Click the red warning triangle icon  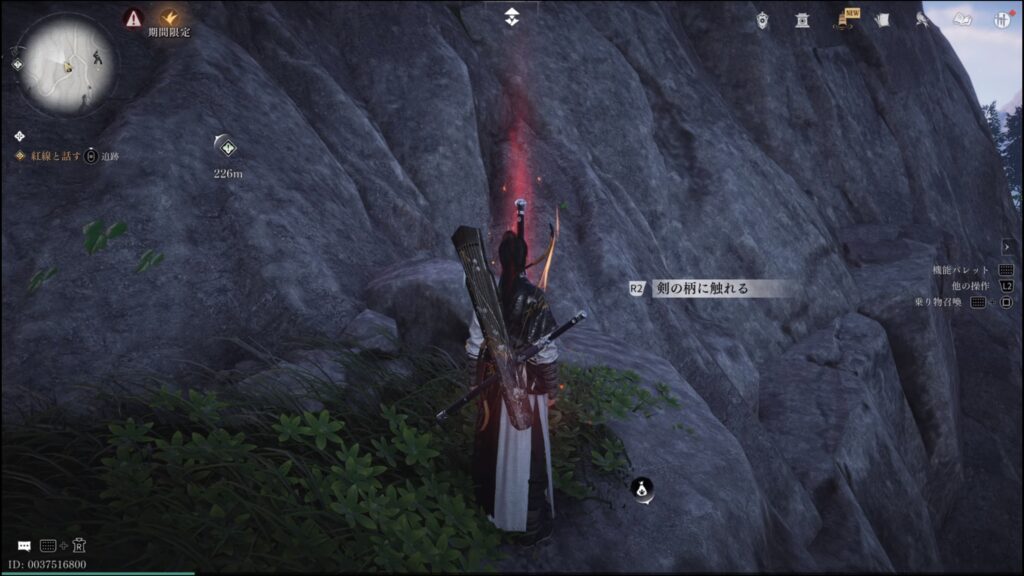pos(133,17)
